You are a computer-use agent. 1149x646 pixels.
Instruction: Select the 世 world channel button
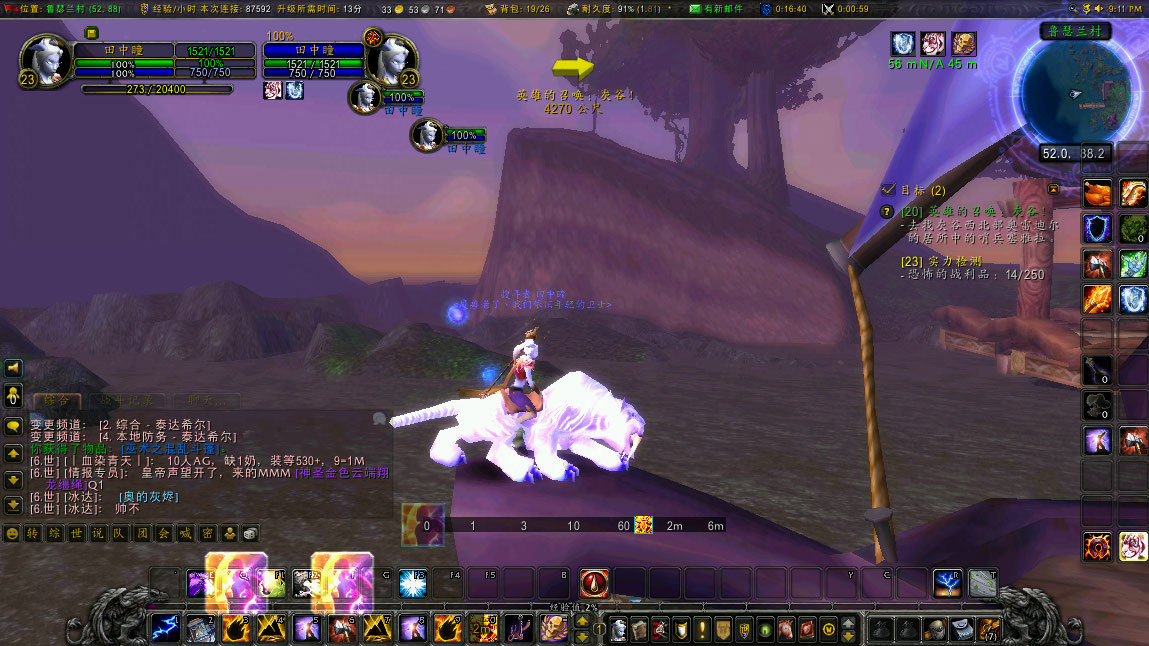(x=75, y=533)
